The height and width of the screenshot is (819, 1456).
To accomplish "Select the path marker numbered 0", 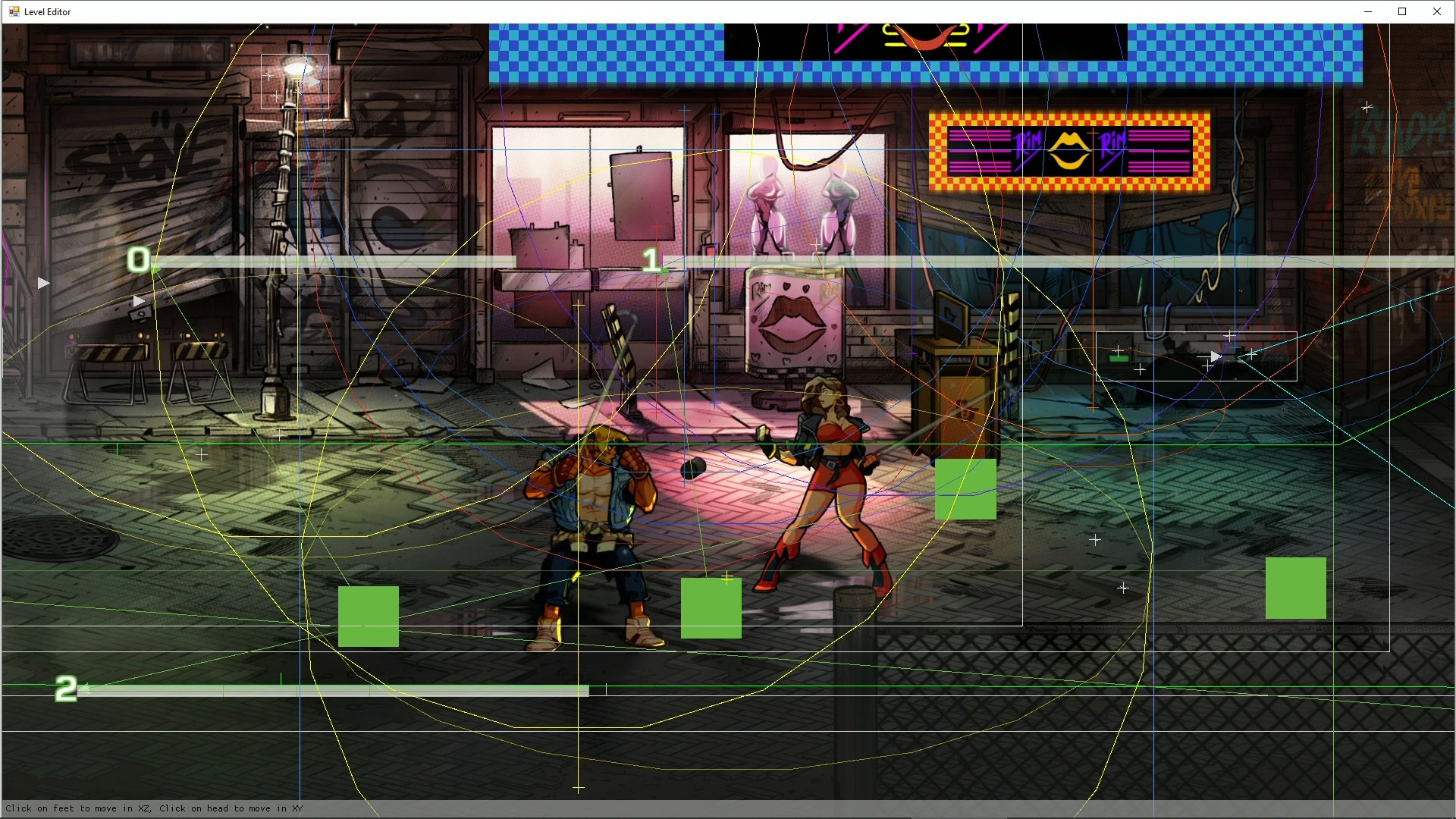I will coord(138,260).
